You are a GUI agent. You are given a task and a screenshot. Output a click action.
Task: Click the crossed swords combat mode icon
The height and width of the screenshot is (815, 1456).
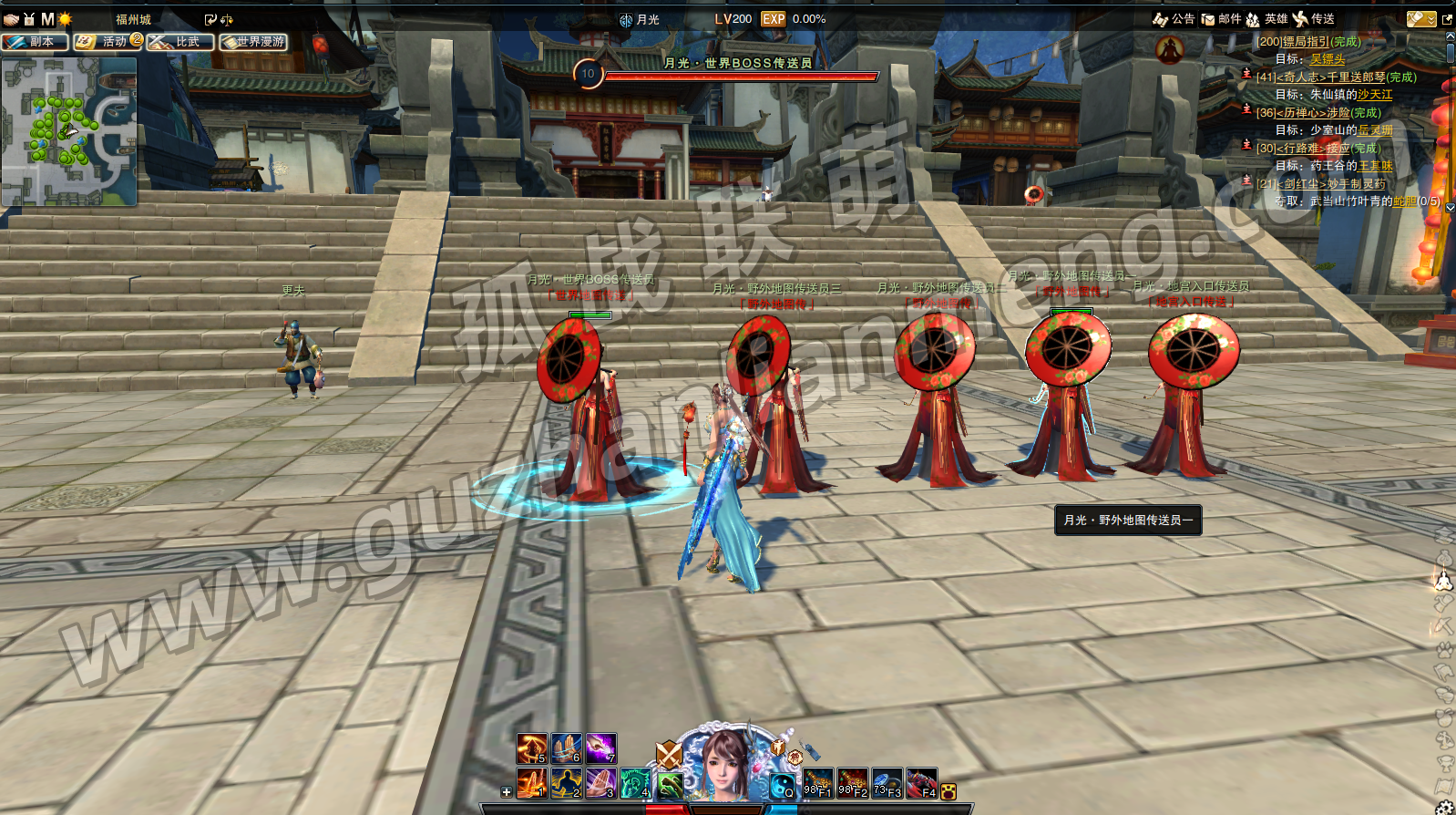tap(670, 755)
